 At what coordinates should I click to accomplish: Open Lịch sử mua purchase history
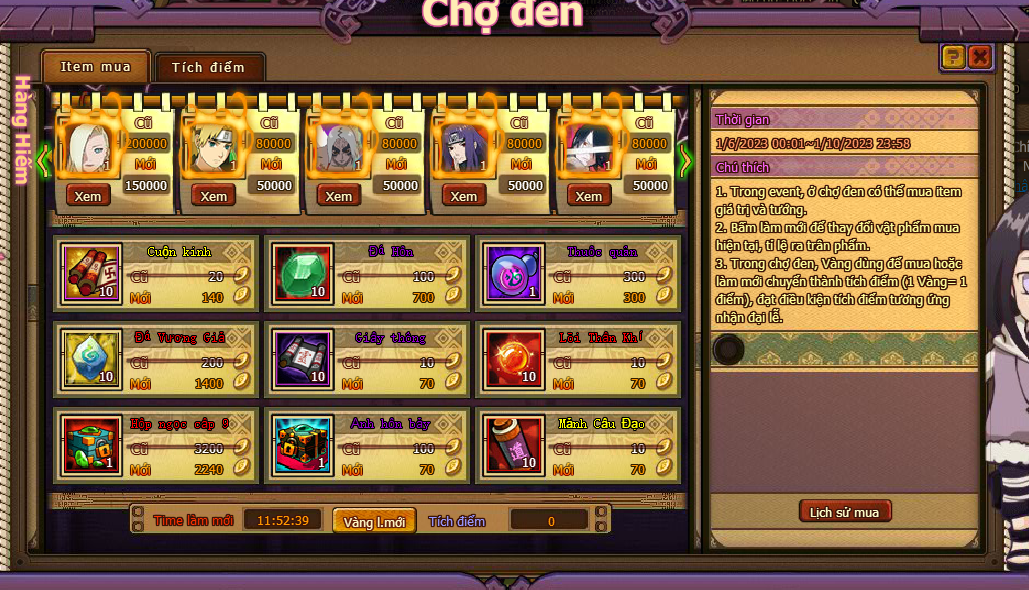pos(845,512)
